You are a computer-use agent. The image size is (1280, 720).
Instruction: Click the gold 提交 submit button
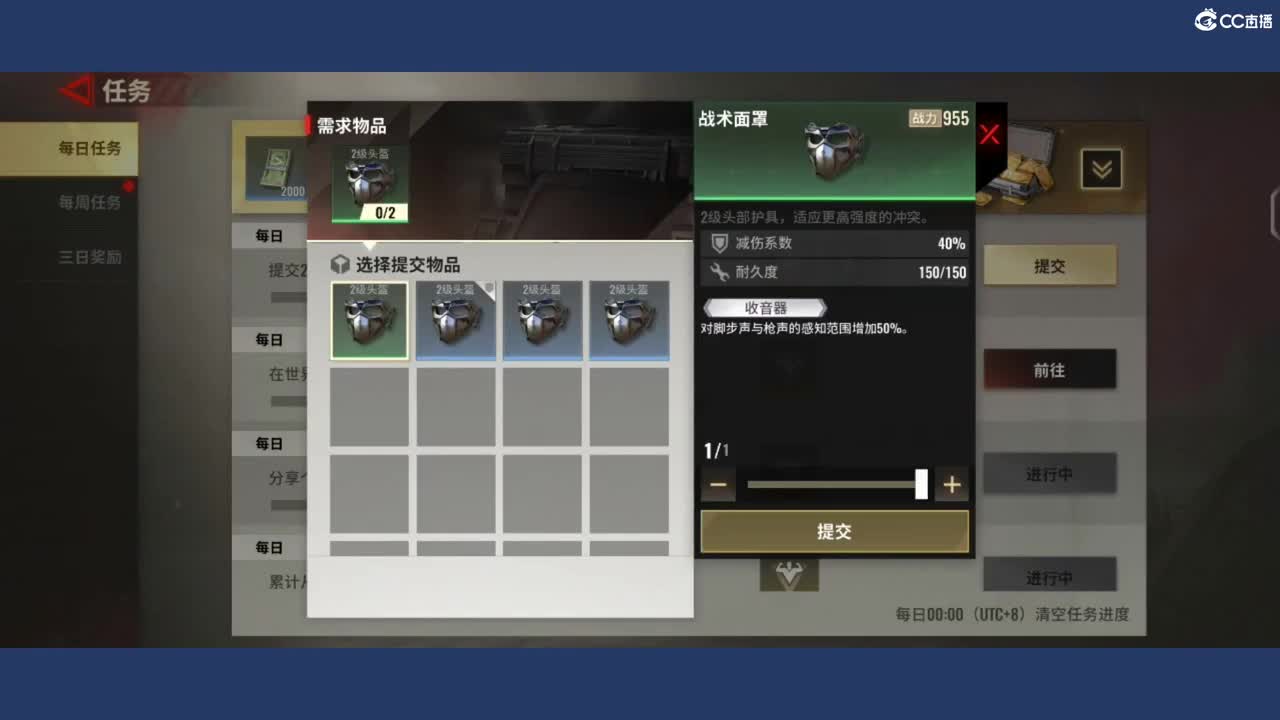pos(835,531)
